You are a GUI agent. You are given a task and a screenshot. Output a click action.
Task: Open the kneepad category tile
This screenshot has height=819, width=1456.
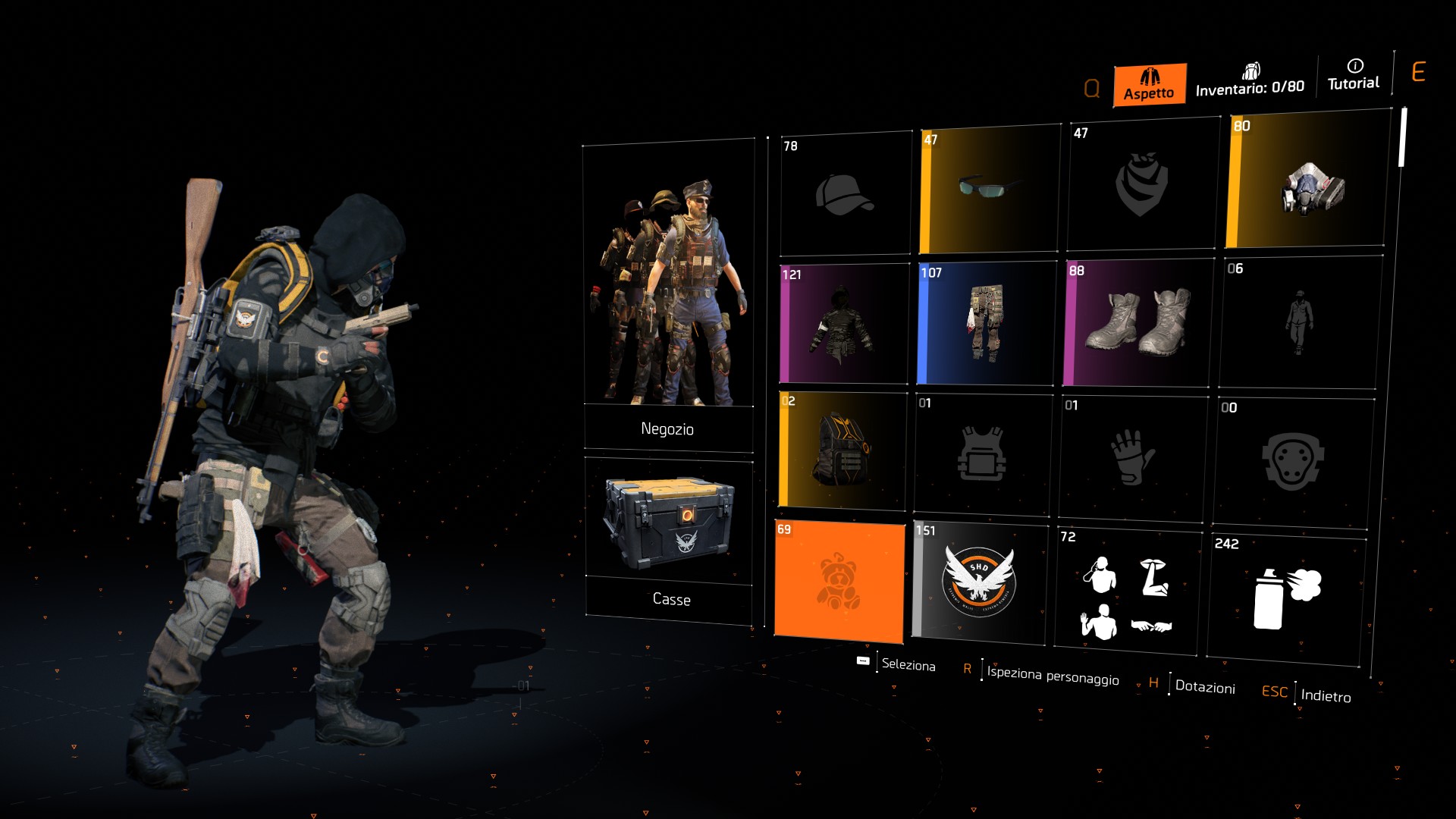coord(1291,461)
